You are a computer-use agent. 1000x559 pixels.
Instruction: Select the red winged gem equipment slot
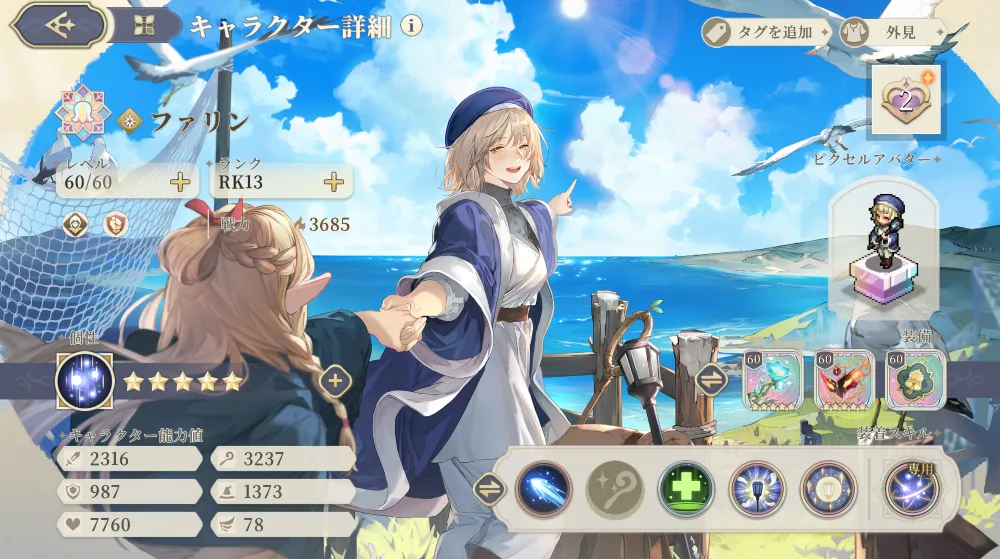point(844,380)
